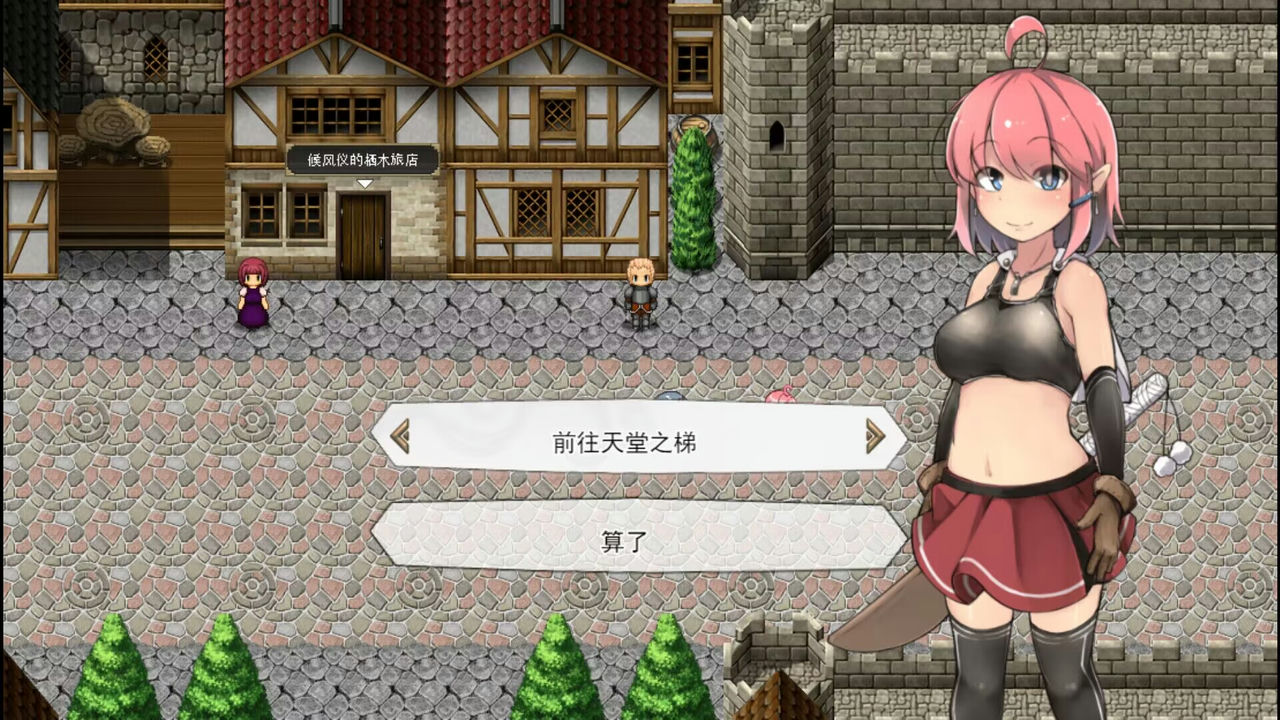The width and height of the screenshot is (1280, 720).
Task: Click the down triangle under the inn sign
Action: pos(363,183)
